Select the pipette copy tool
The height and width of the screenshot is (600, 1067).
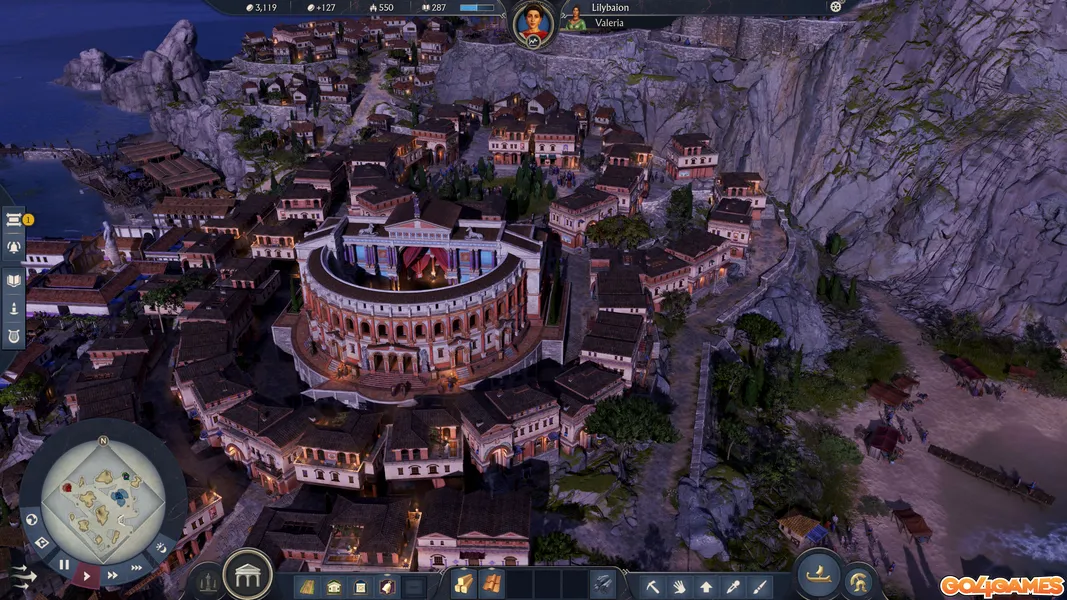[733, 586]
